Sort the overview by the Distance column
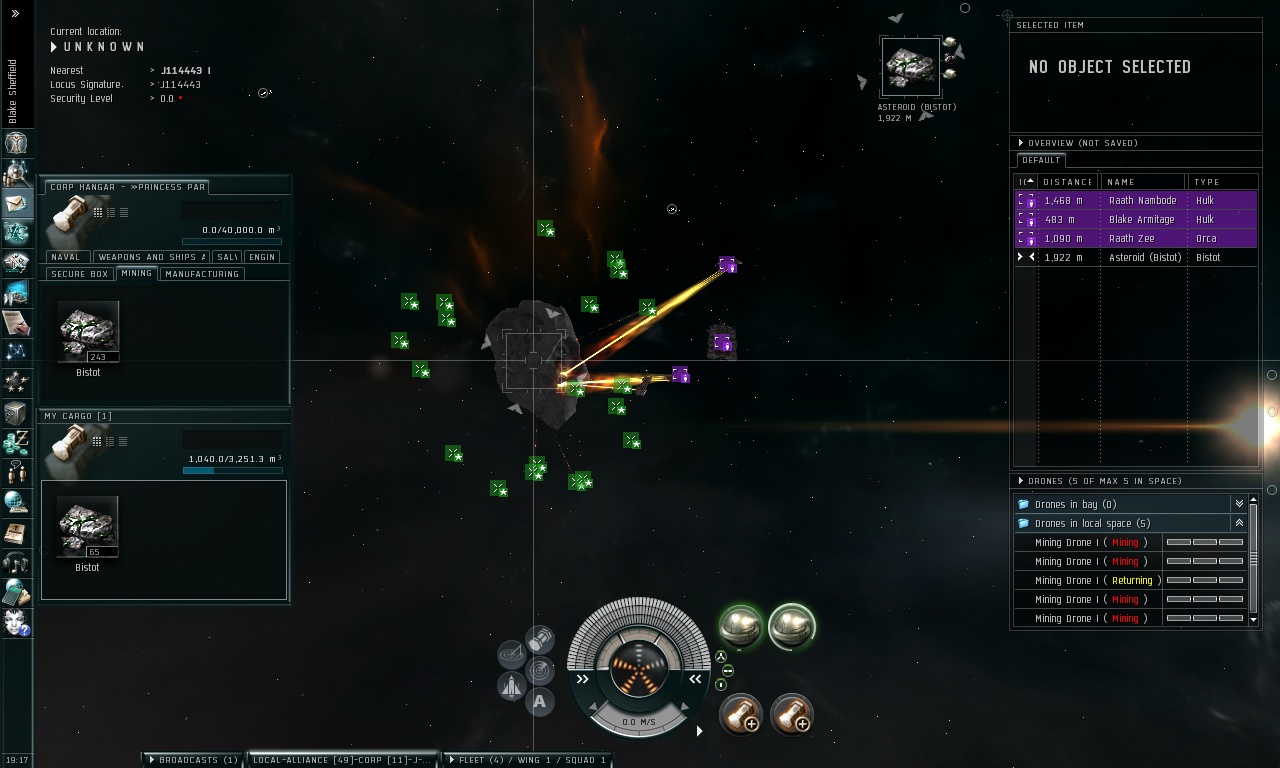Viewport: 1280px width, 768px height. tap(1067, 182)
